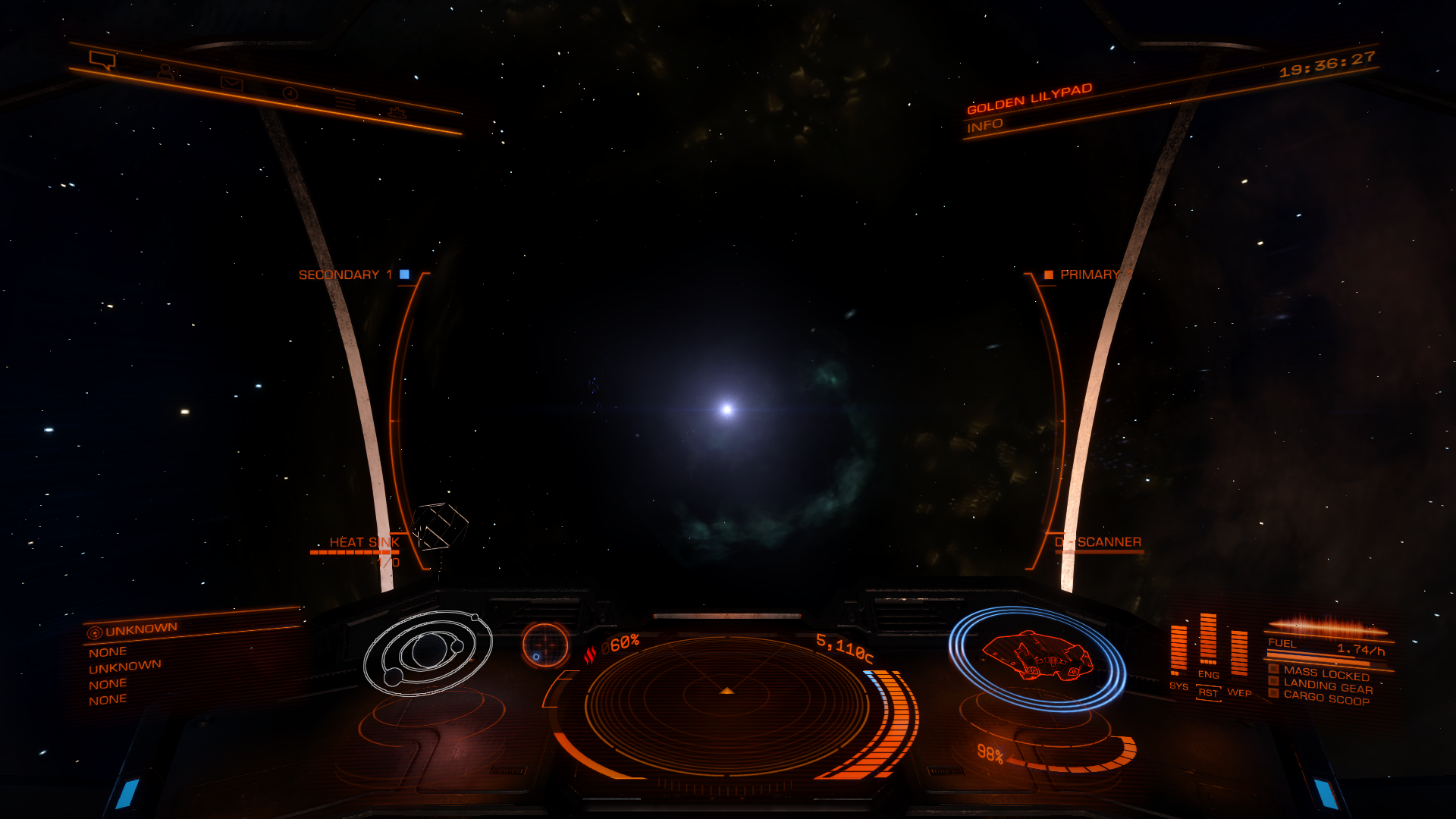This screenshot has width=1456, height=819.
Task: Toggle the Landing Gear indicator
Action: (1327, 687)
